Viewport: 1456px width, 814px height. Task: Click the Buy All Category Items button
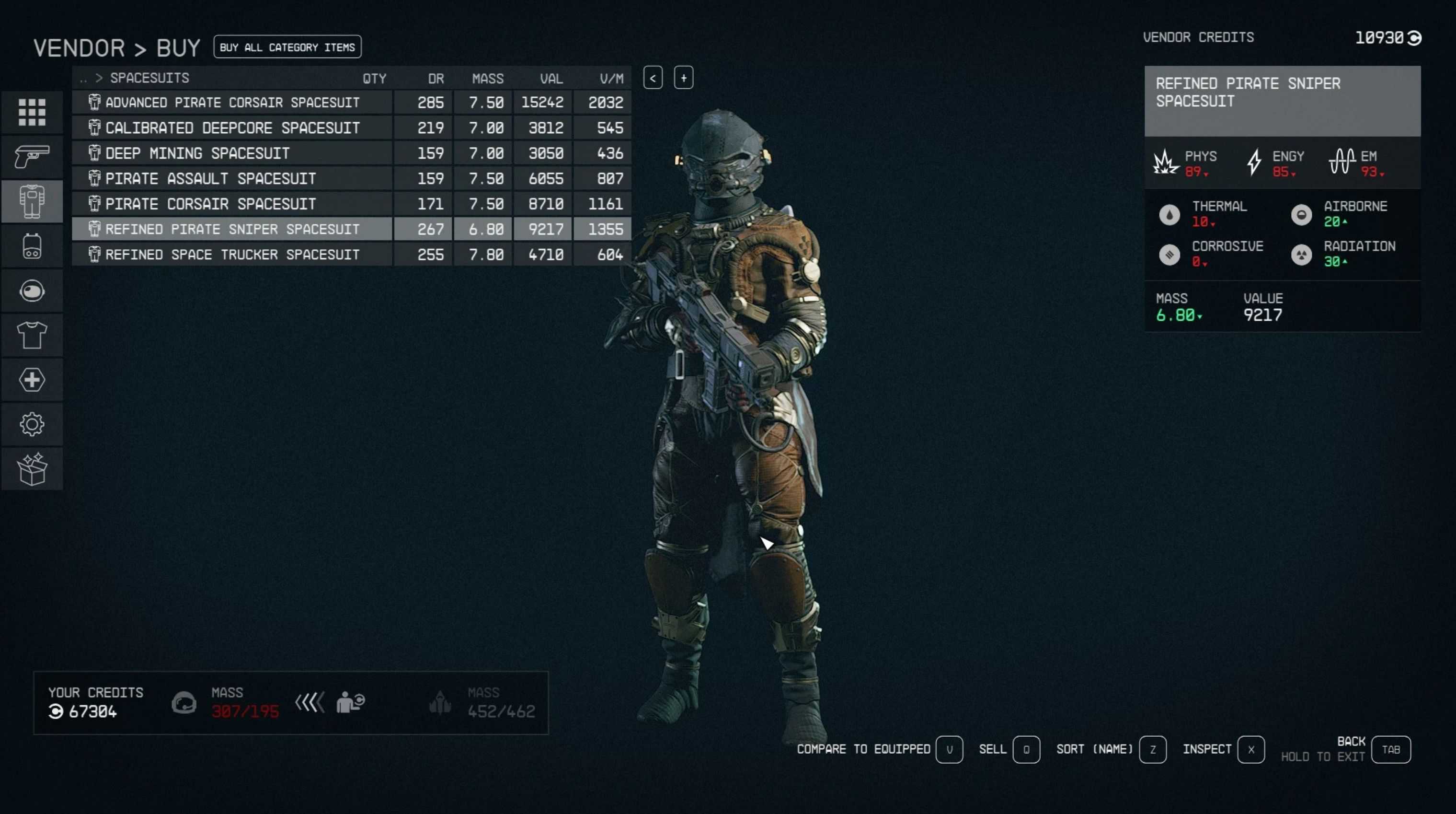287,47
